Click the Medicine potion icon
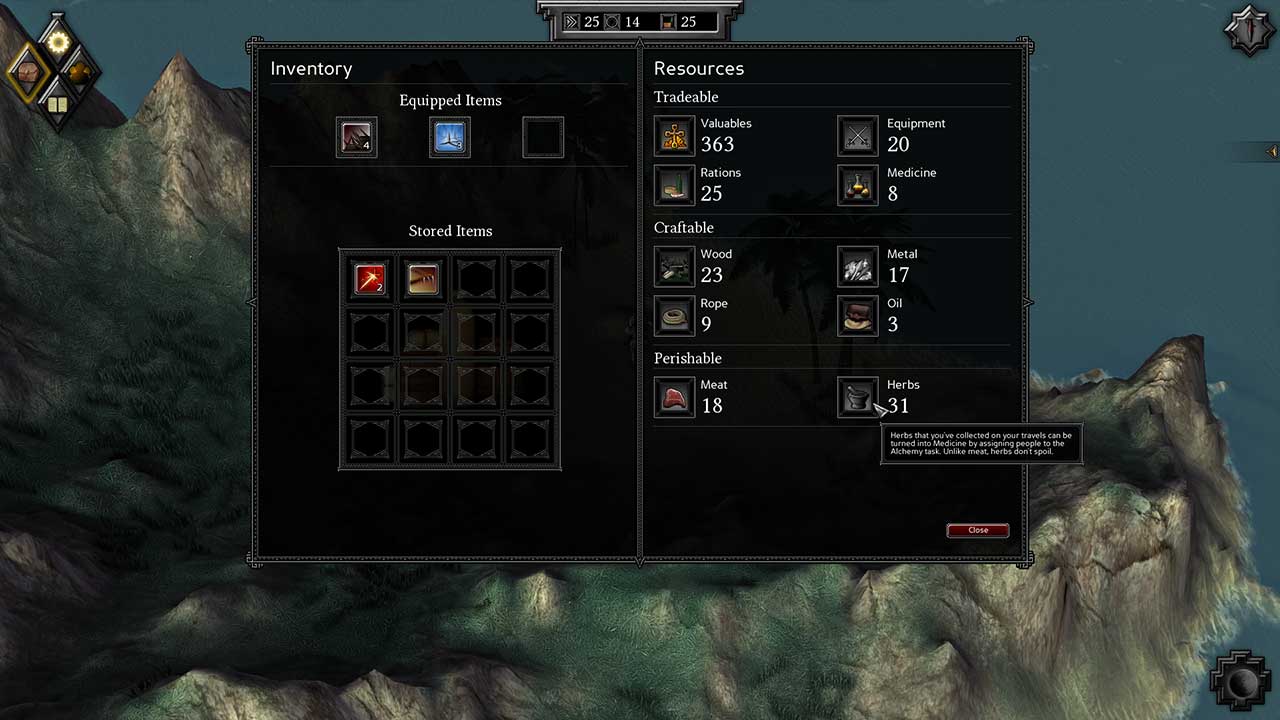 click(x=857, y=185)
